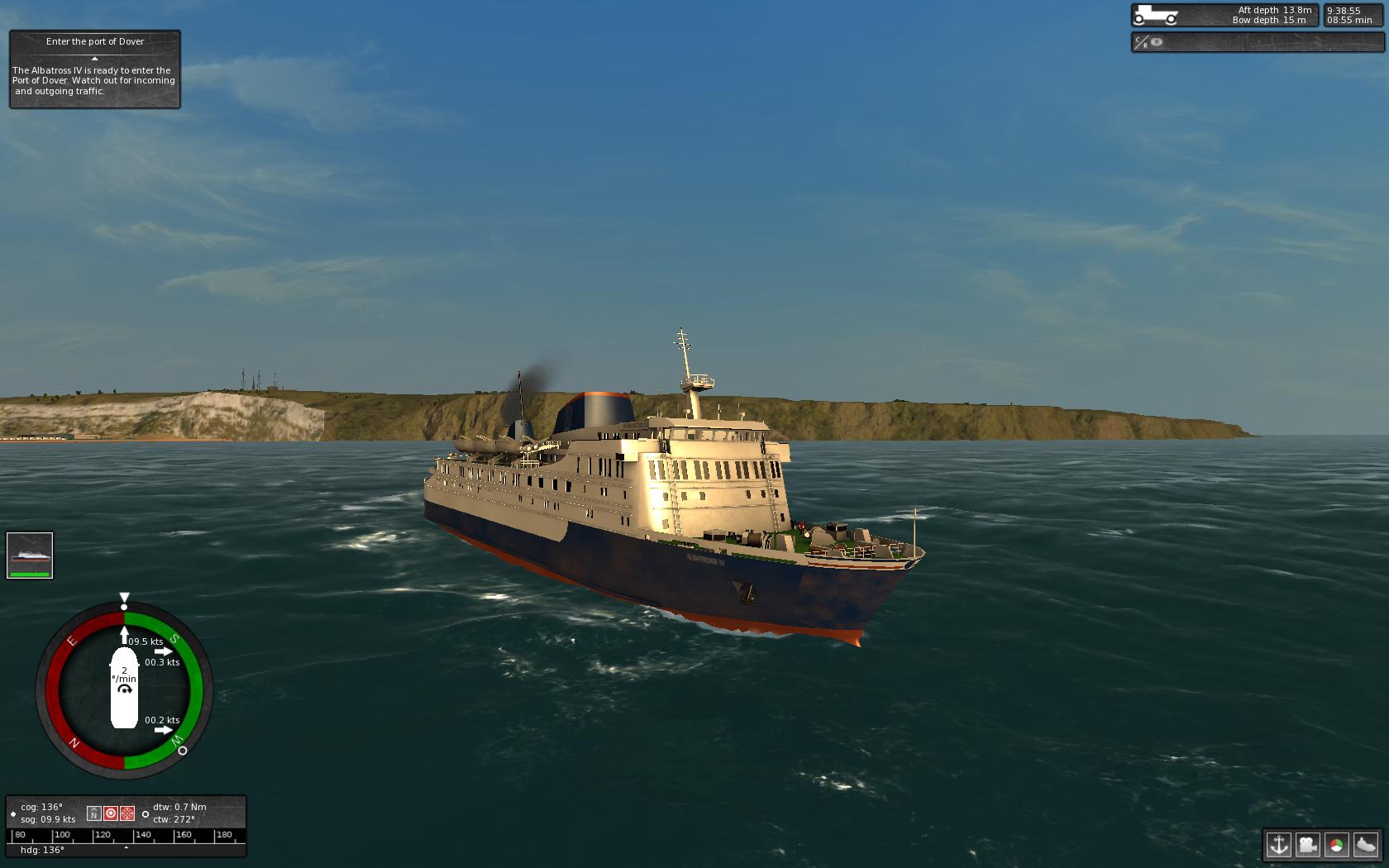Click the red waypoint target icon
1389x868 pixels.
click(x=112, y=813)
